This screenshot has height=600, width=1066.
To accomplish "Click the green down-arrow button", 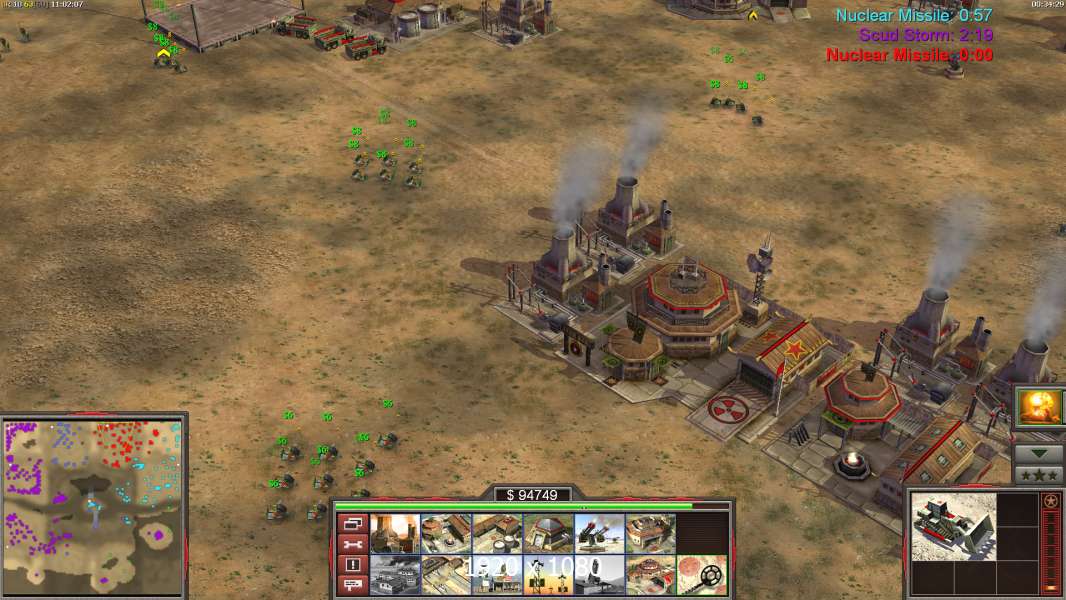I will pyautogui.click(x=1039, y=452).
